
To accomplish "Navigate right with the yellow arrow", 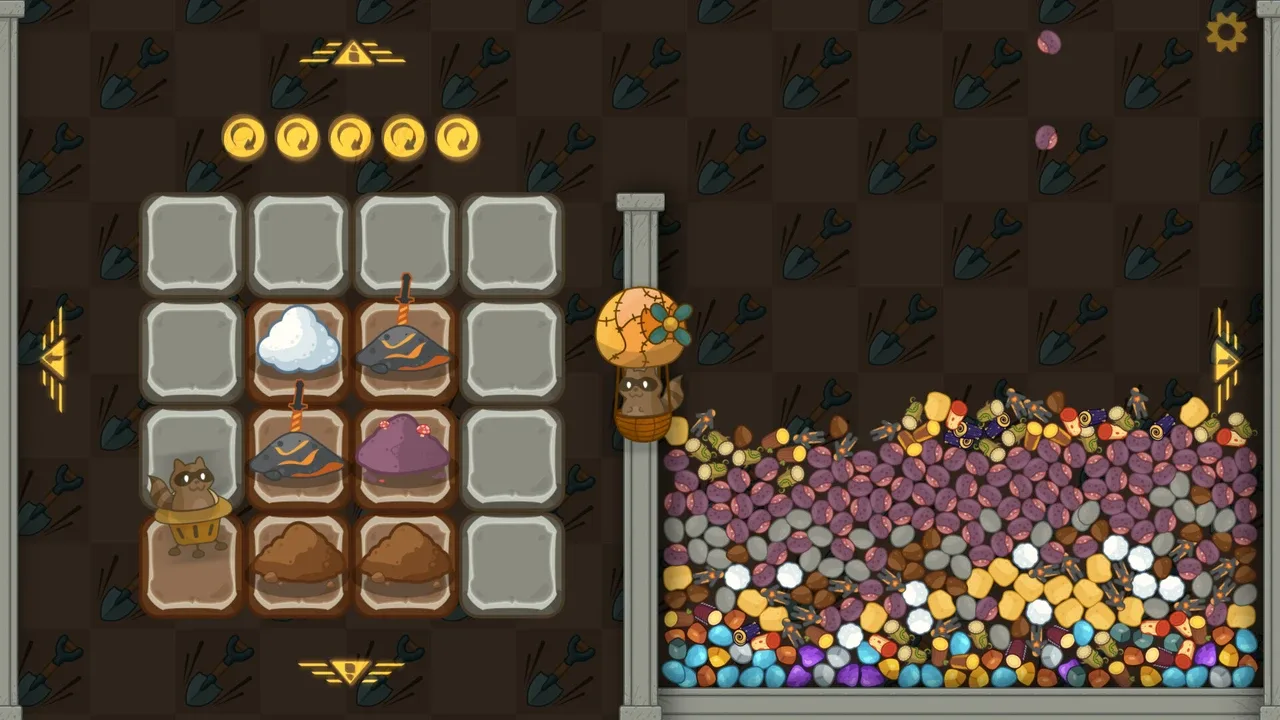I will tap(1226, 360).
